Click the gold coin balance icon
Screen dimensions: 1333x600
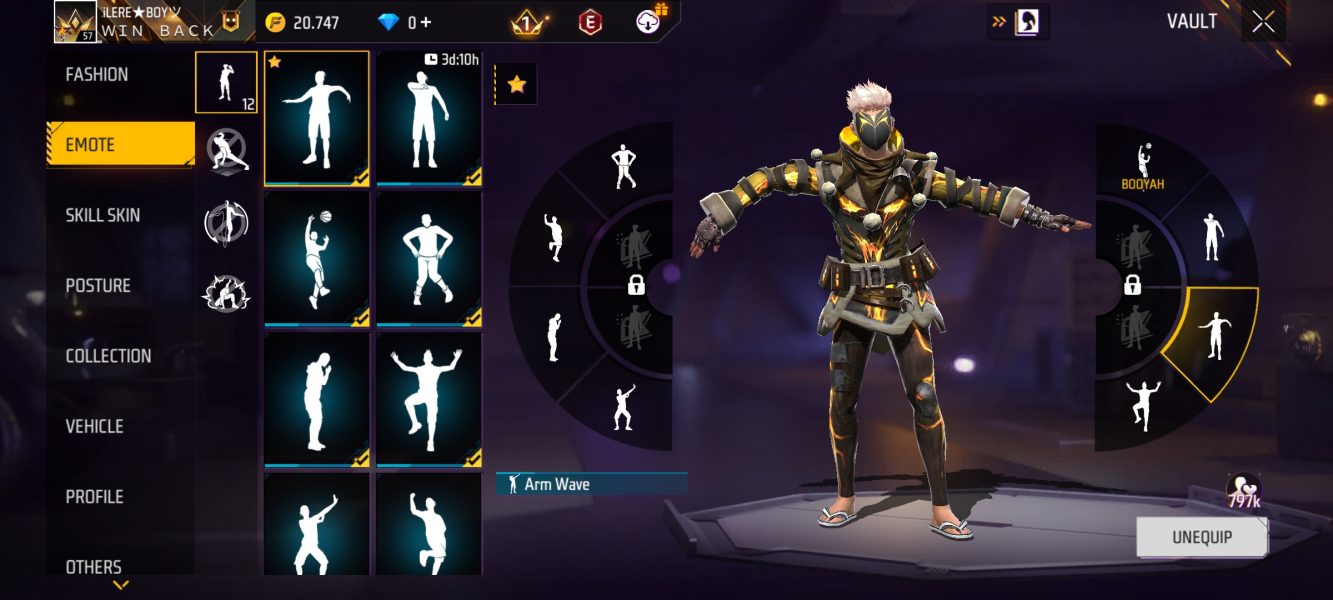pyautogui.click(x=275, y=22)
